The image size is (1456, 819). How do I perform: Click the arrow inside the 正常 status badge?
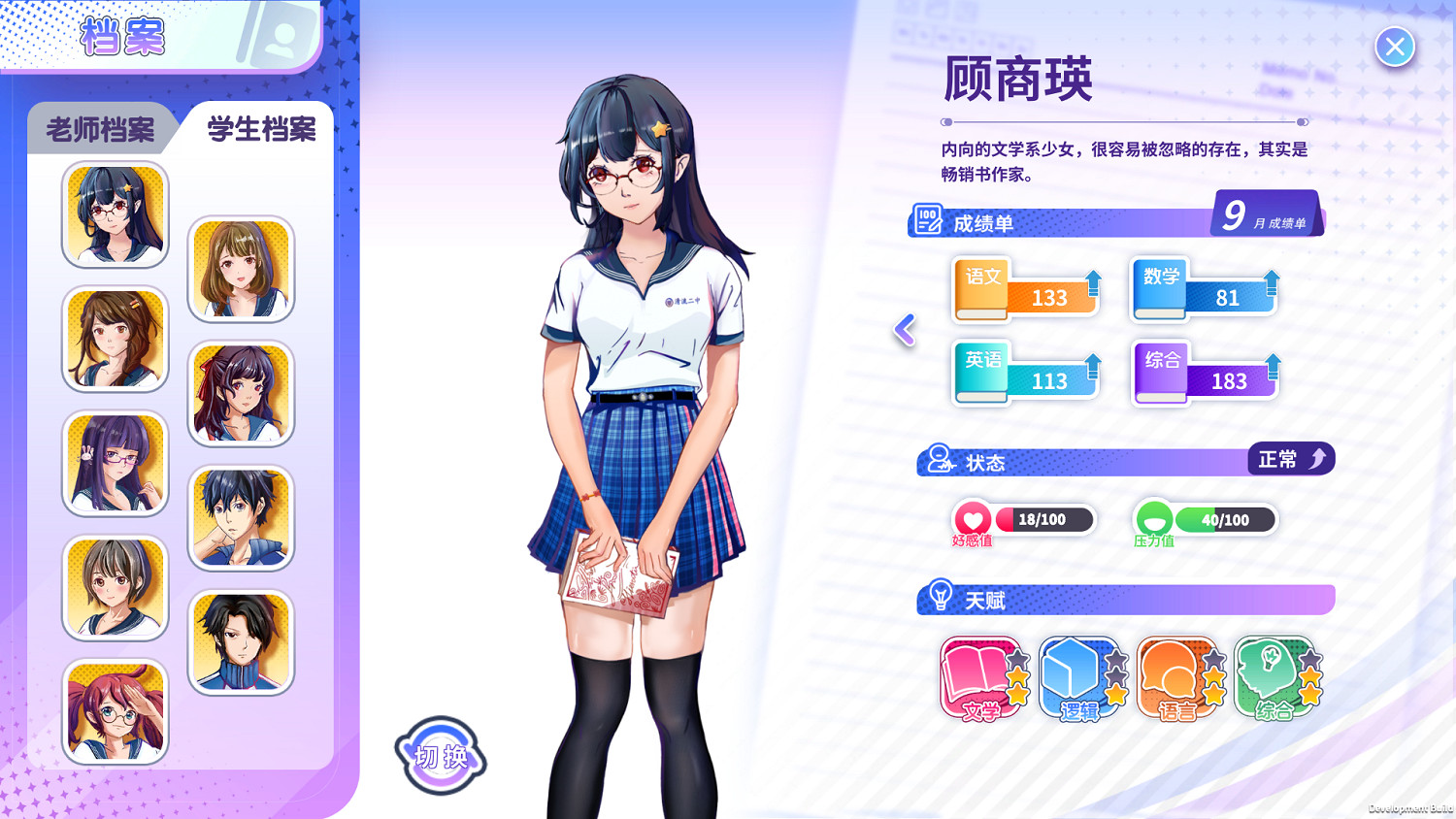pyautogui.click(x=1318, y=457)
